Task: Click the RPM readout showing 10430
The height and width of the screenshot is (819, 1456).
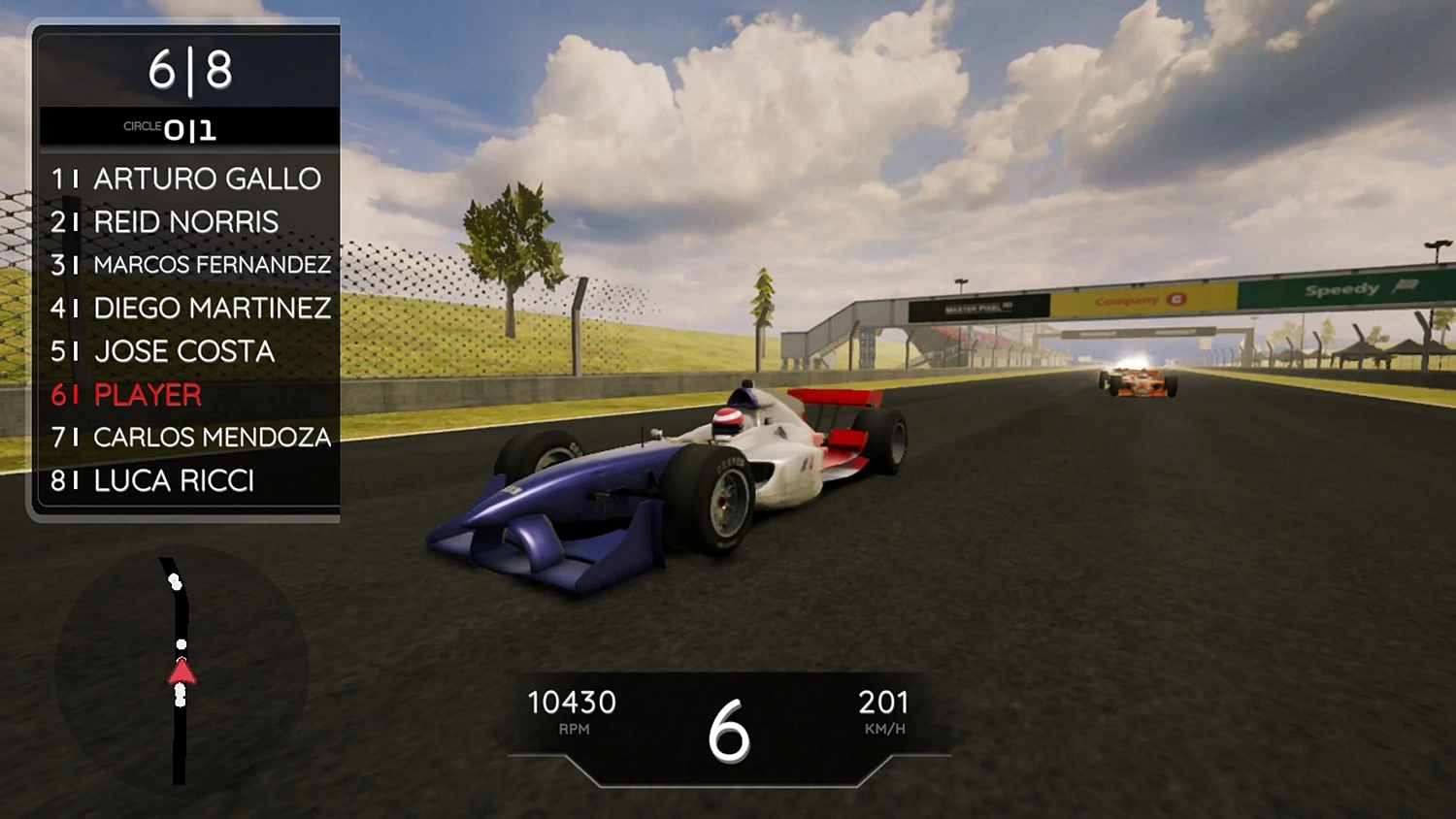Action: [573, 701]
